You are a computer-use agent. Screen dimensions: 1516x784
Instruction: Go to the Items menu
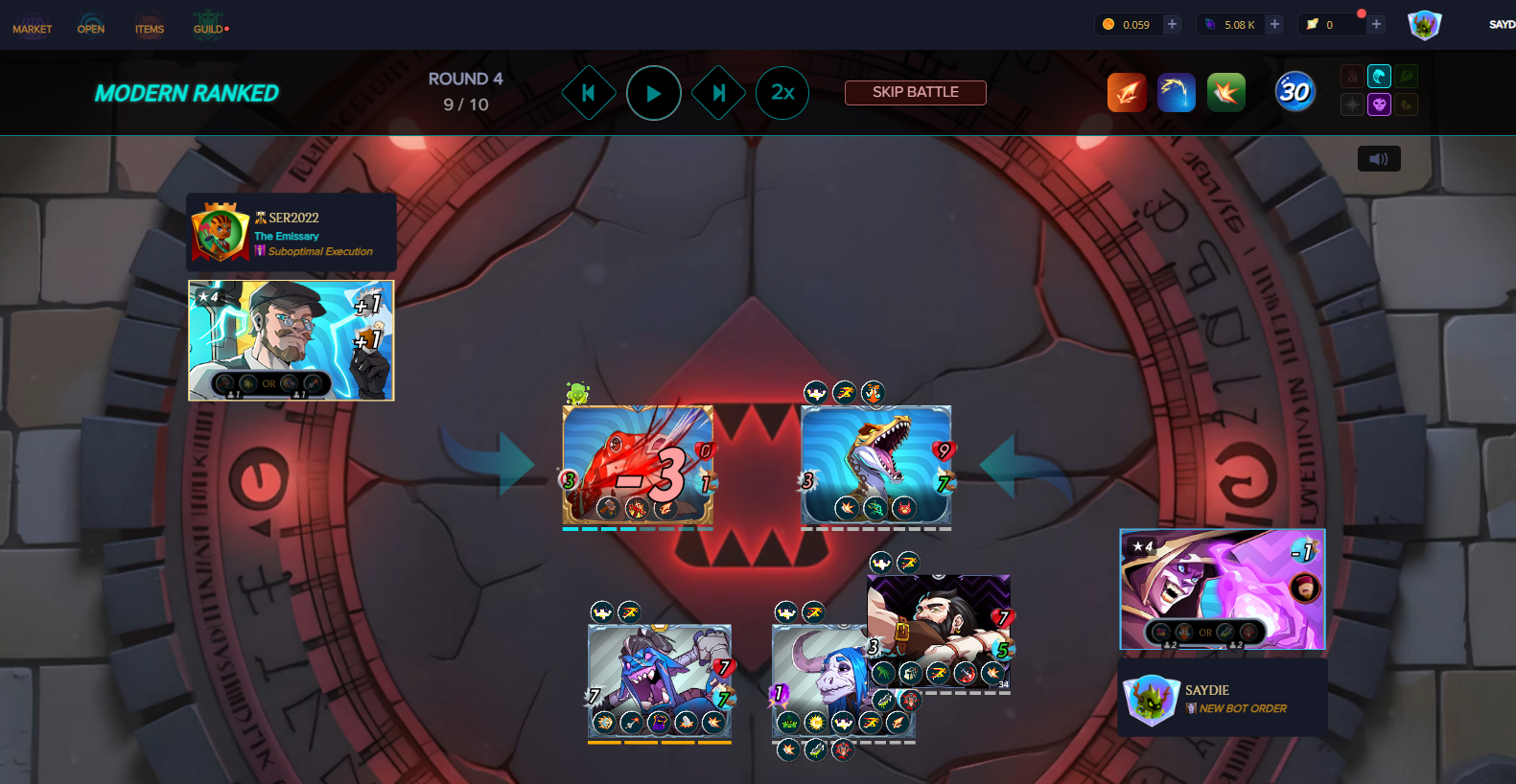click(x=150, y=25)
